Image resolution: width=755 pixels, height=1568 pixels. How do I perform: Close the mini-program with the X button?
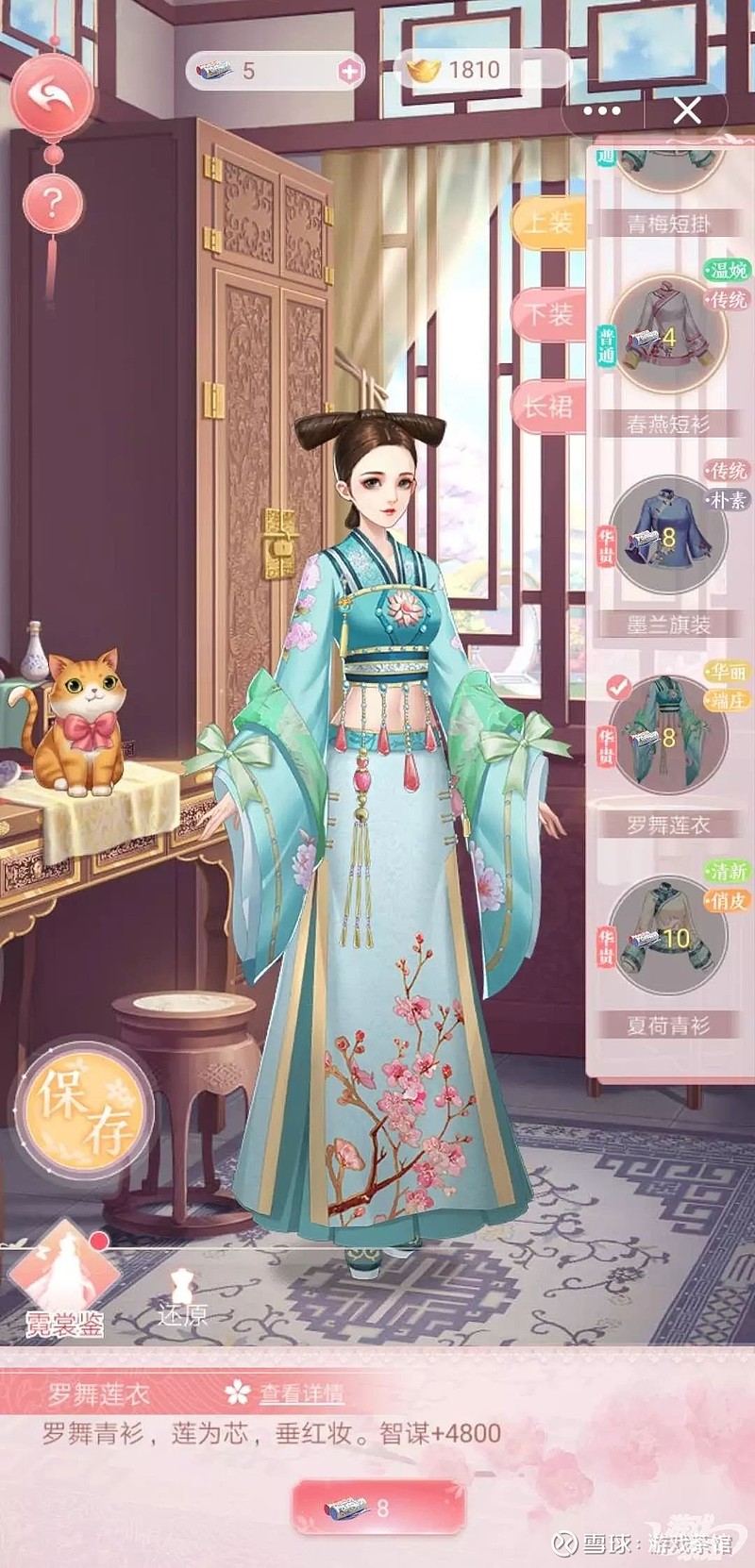click(687, 111)
